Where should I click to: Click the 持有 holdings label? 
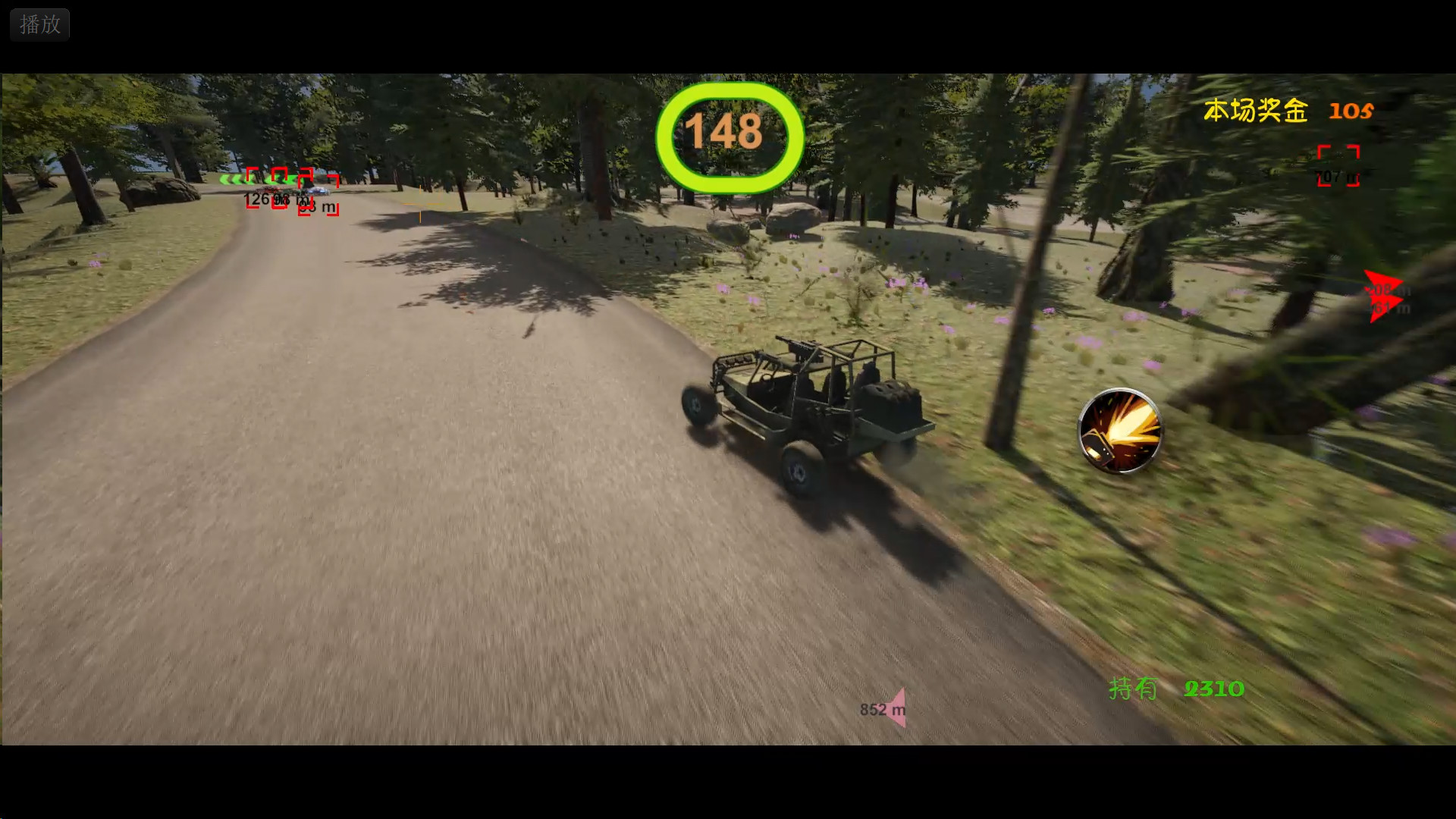1134,689
